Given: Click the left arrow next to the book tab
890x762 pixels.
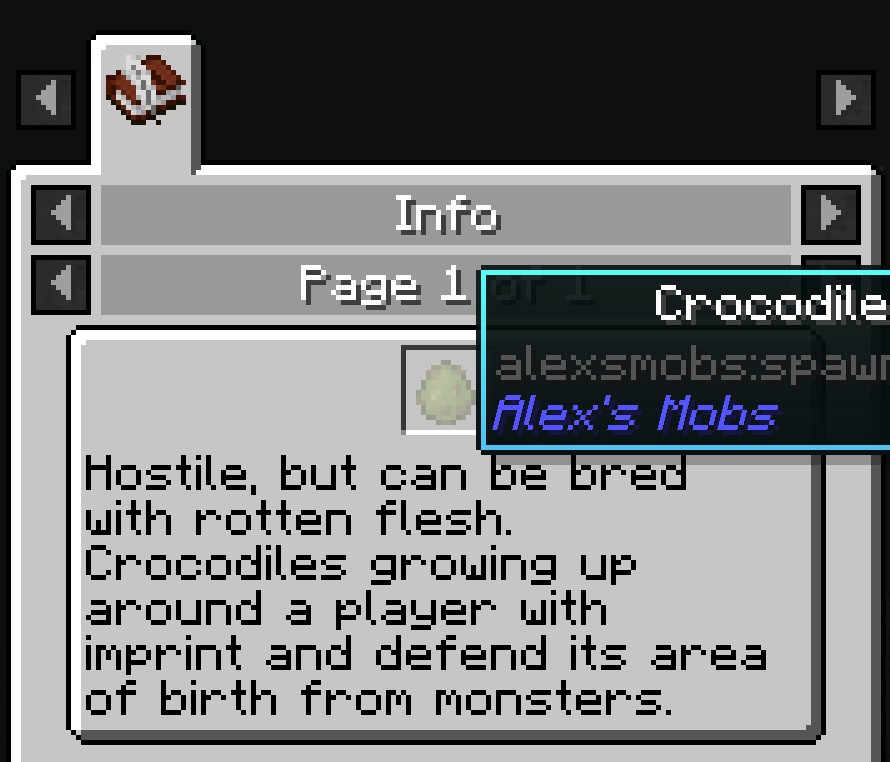Looking at the screenshot, I should [45, 98].
